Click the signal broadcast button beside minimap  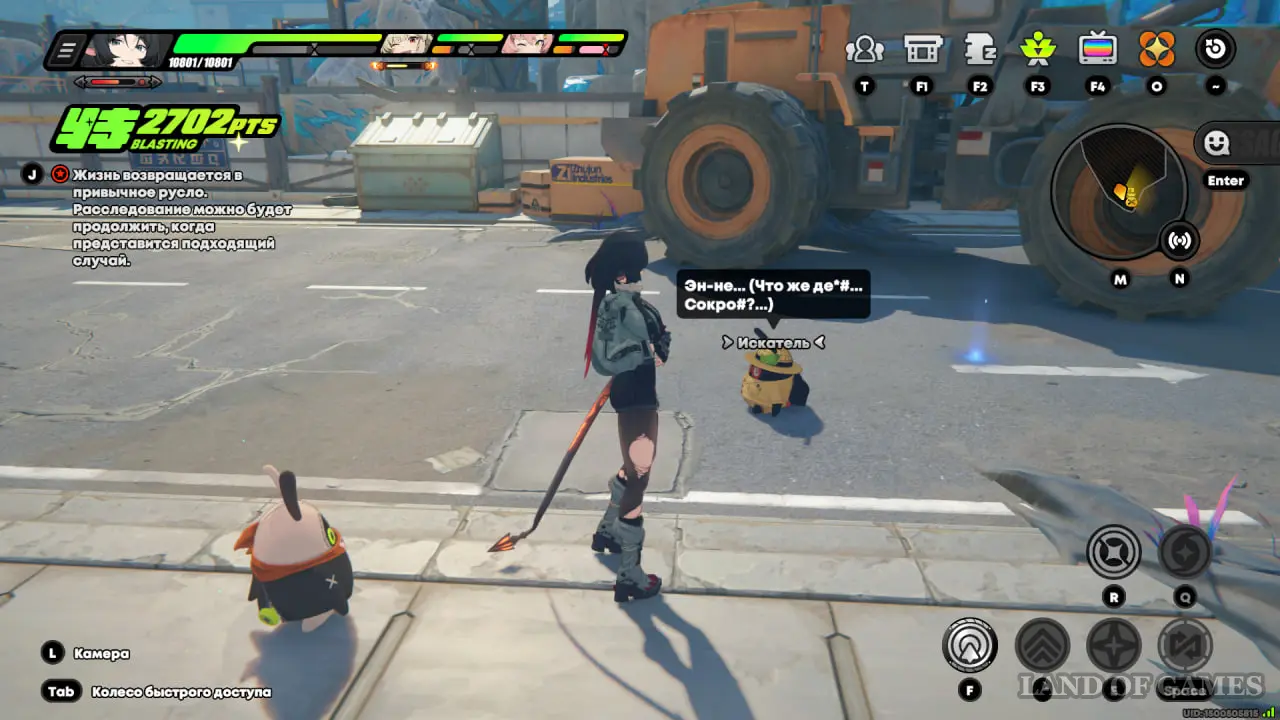coord(1179,241)
